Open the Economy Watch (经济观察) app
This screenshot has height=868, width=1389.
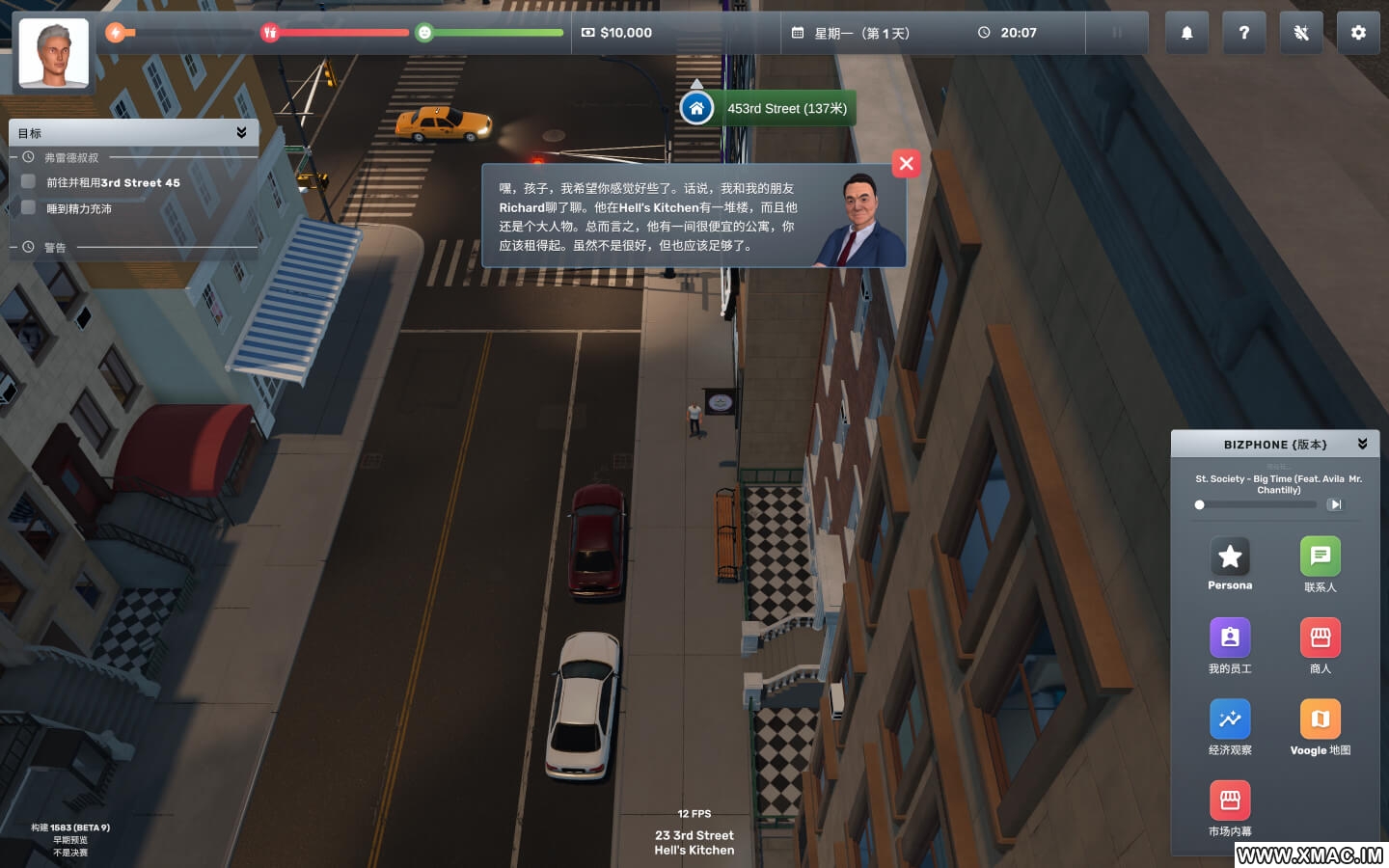tap(1230, 719)
